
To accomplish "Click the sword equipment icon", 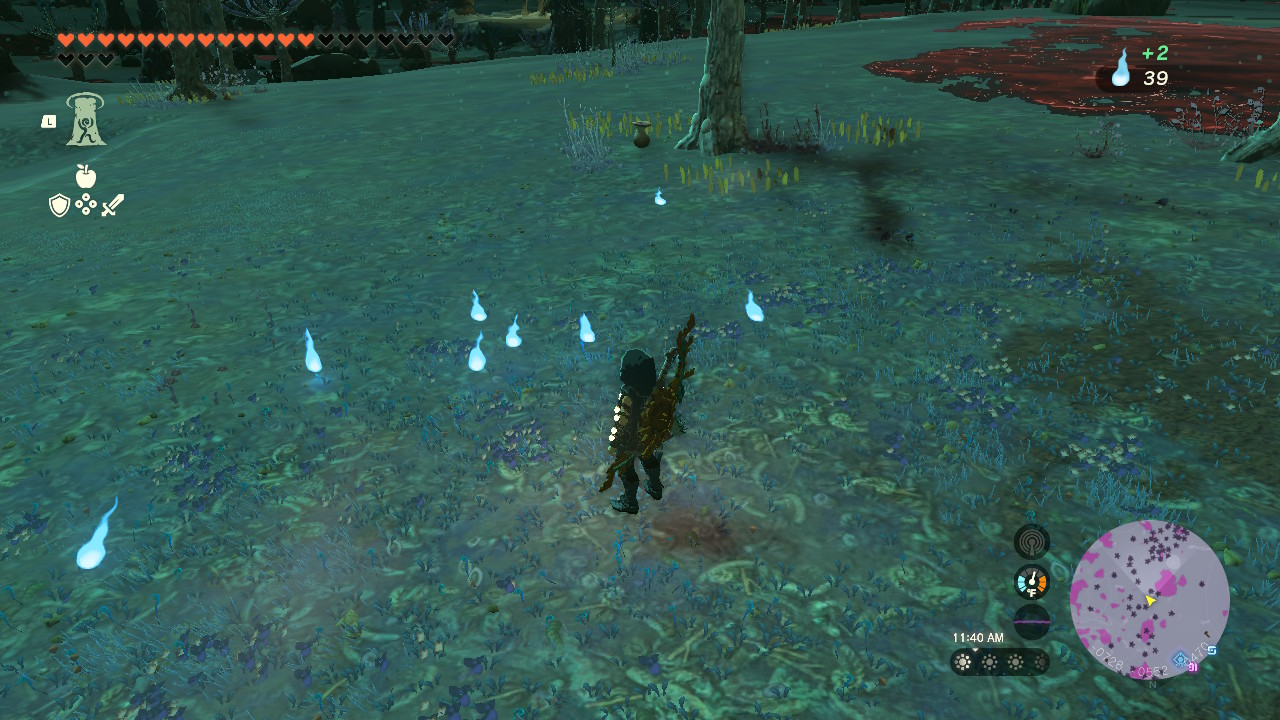I will pos(112,205).
